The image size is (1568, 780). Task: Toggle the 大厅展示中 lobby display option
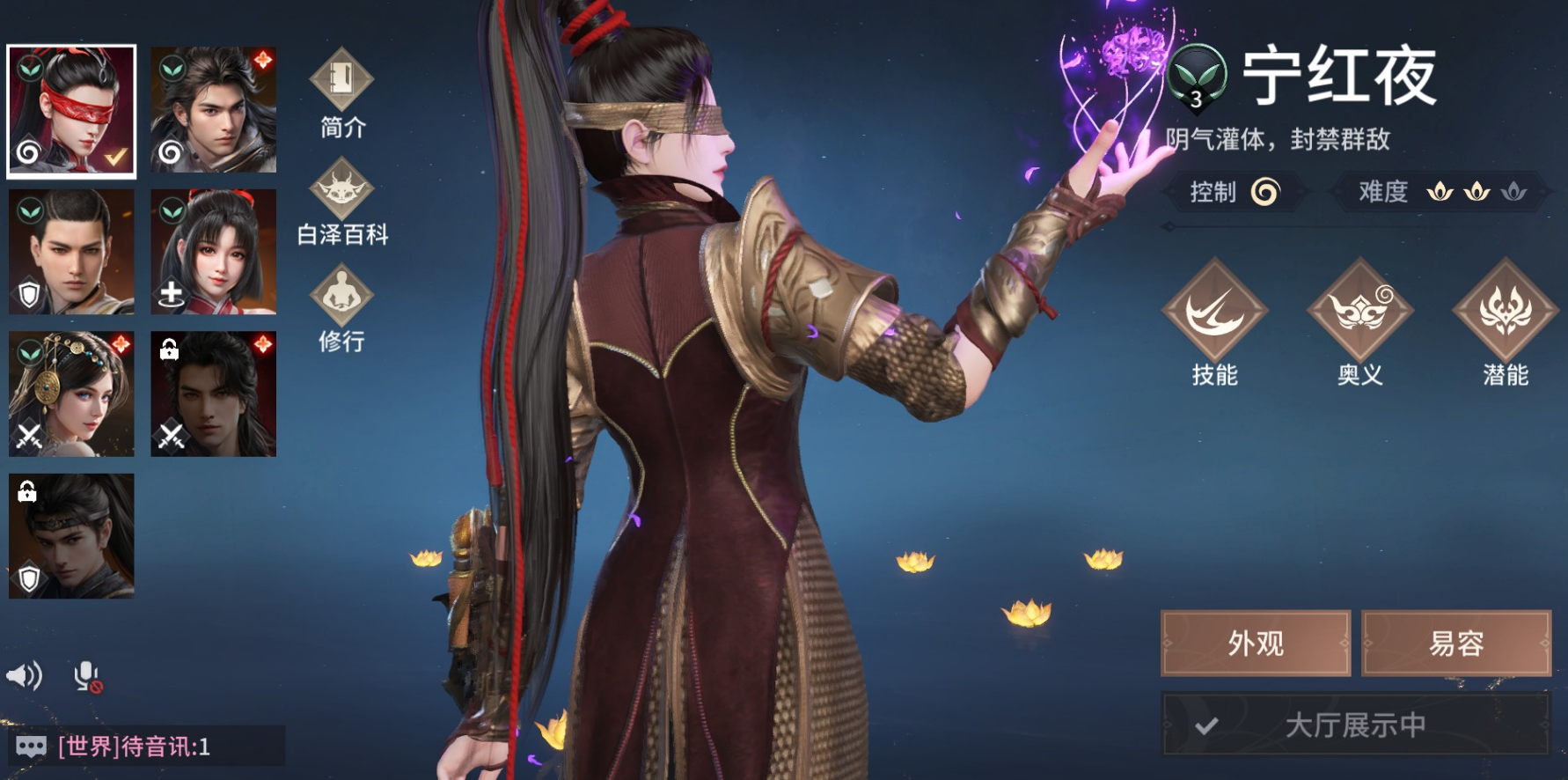coord(1355,725)
